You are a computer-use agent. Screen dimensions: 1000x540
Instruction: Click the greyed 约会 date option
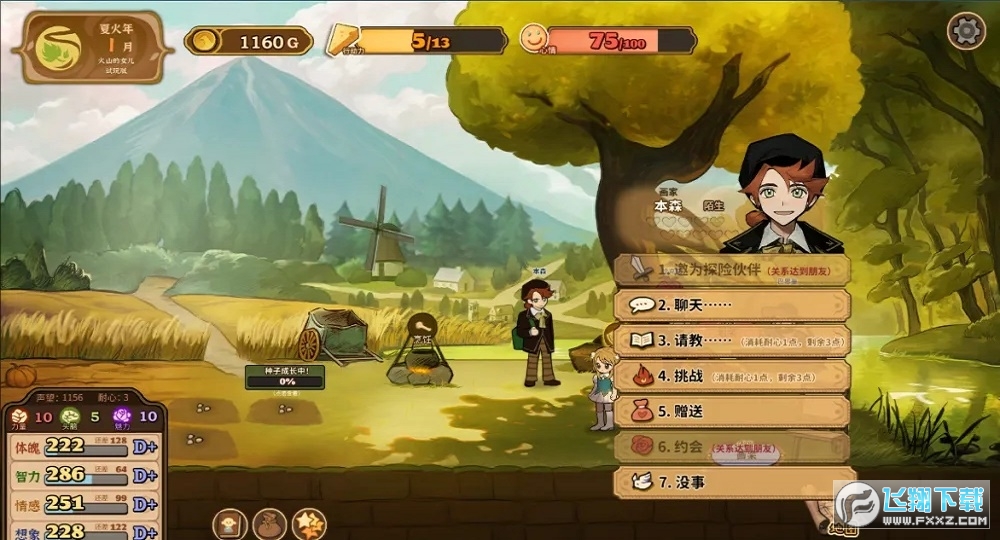tap(732, 447)
